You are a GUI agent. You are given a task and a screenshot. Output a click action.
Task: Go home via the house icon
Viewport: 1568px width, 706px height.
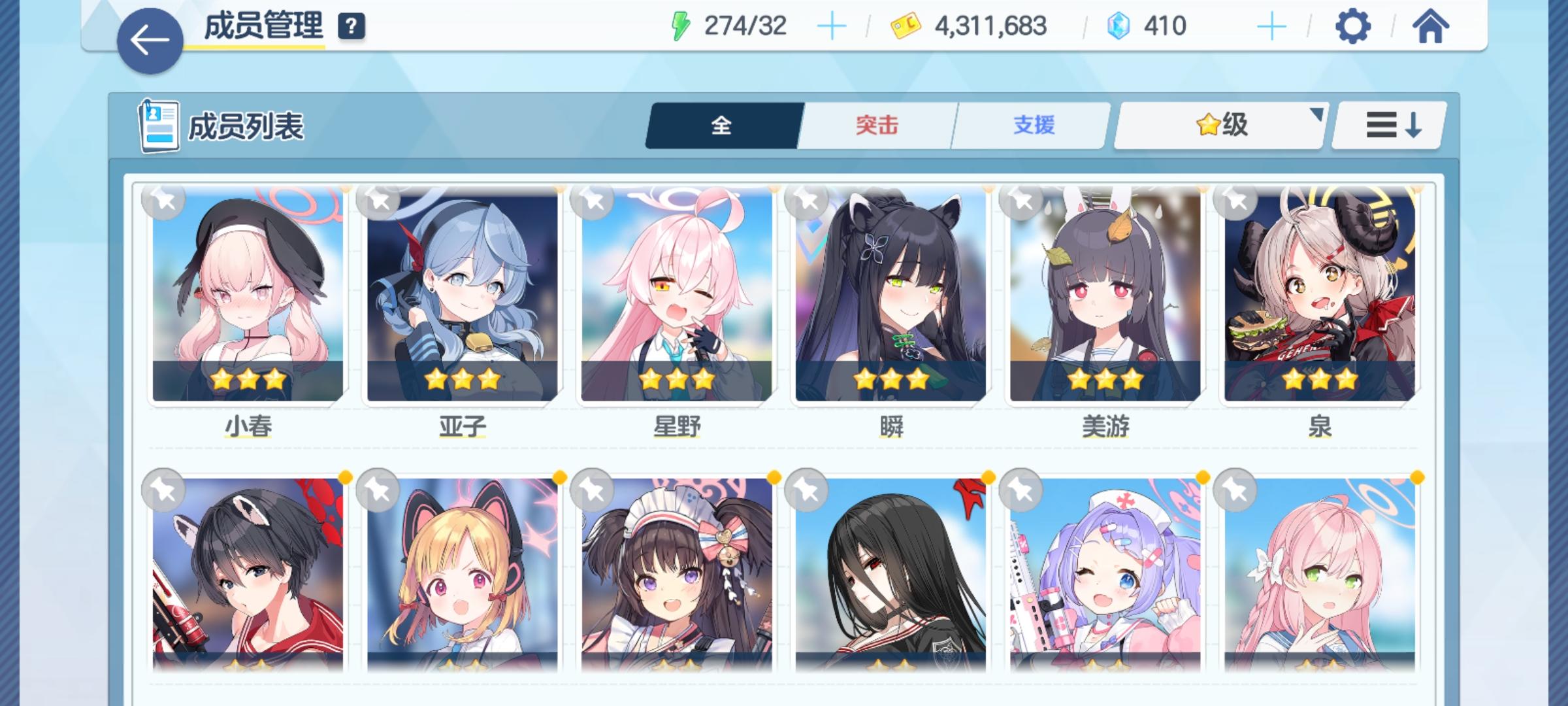click(x=1428, y=27)
